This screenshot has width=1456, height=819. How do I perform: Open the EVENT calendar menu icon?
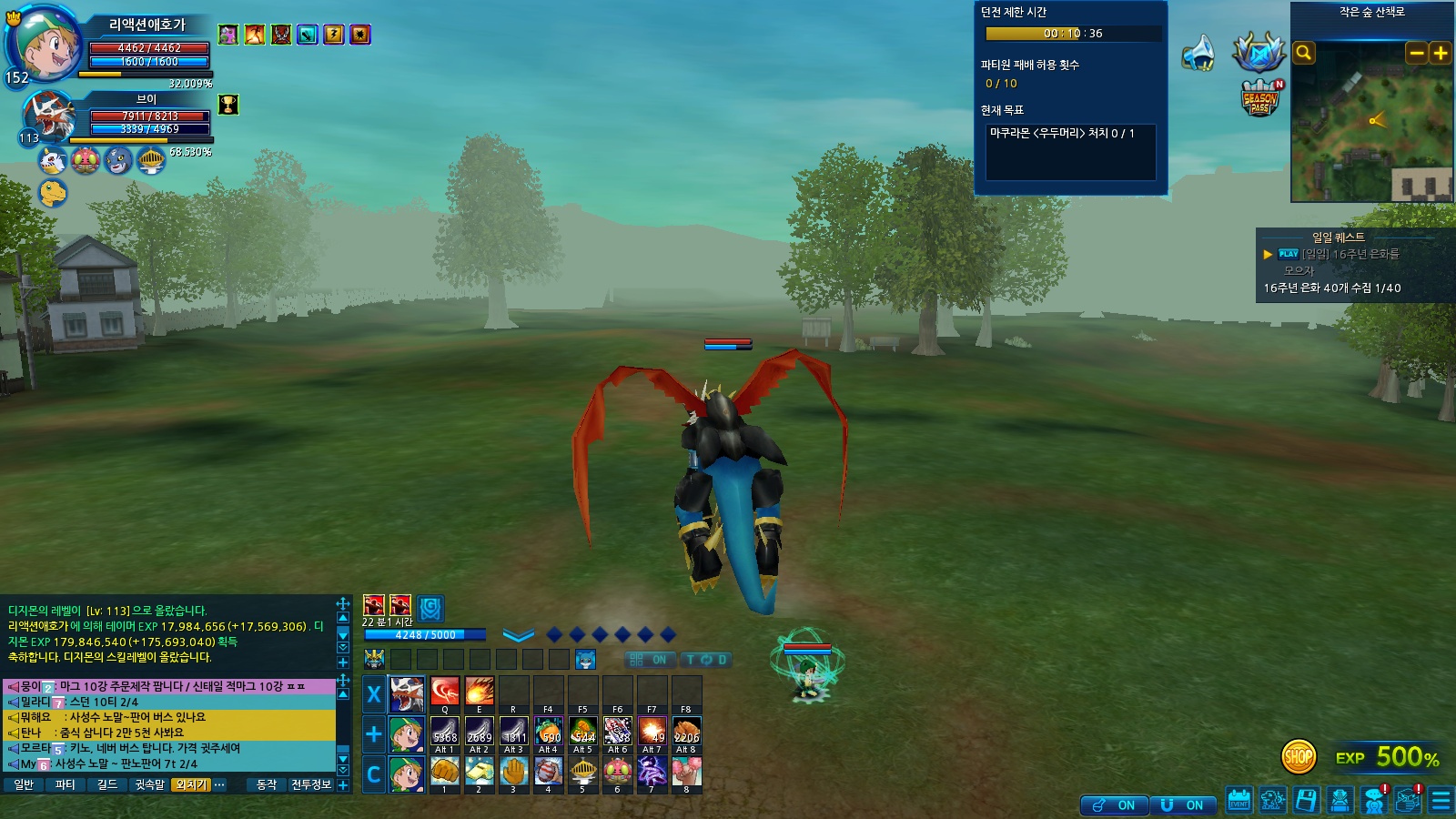[x=1239, y=801]
